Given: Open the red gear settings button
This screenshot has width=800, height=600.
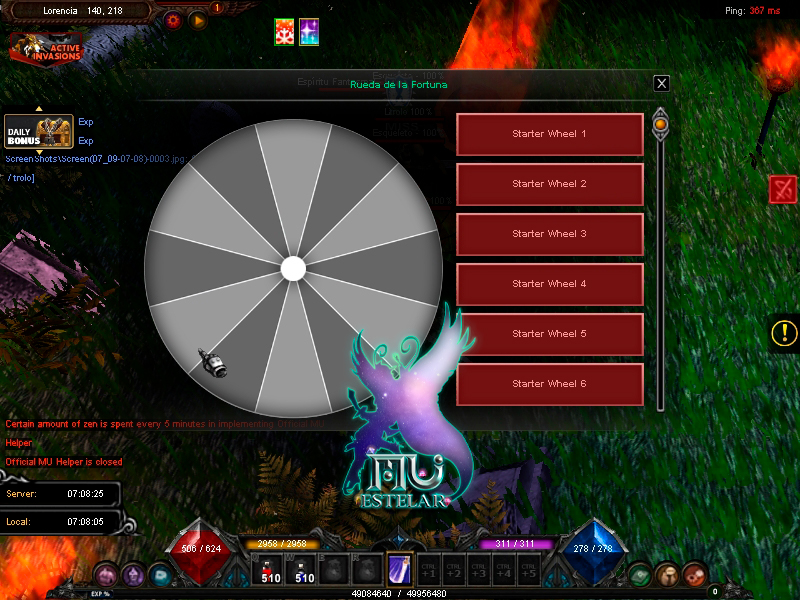Looking at the screenshot, I should (174, 19).
